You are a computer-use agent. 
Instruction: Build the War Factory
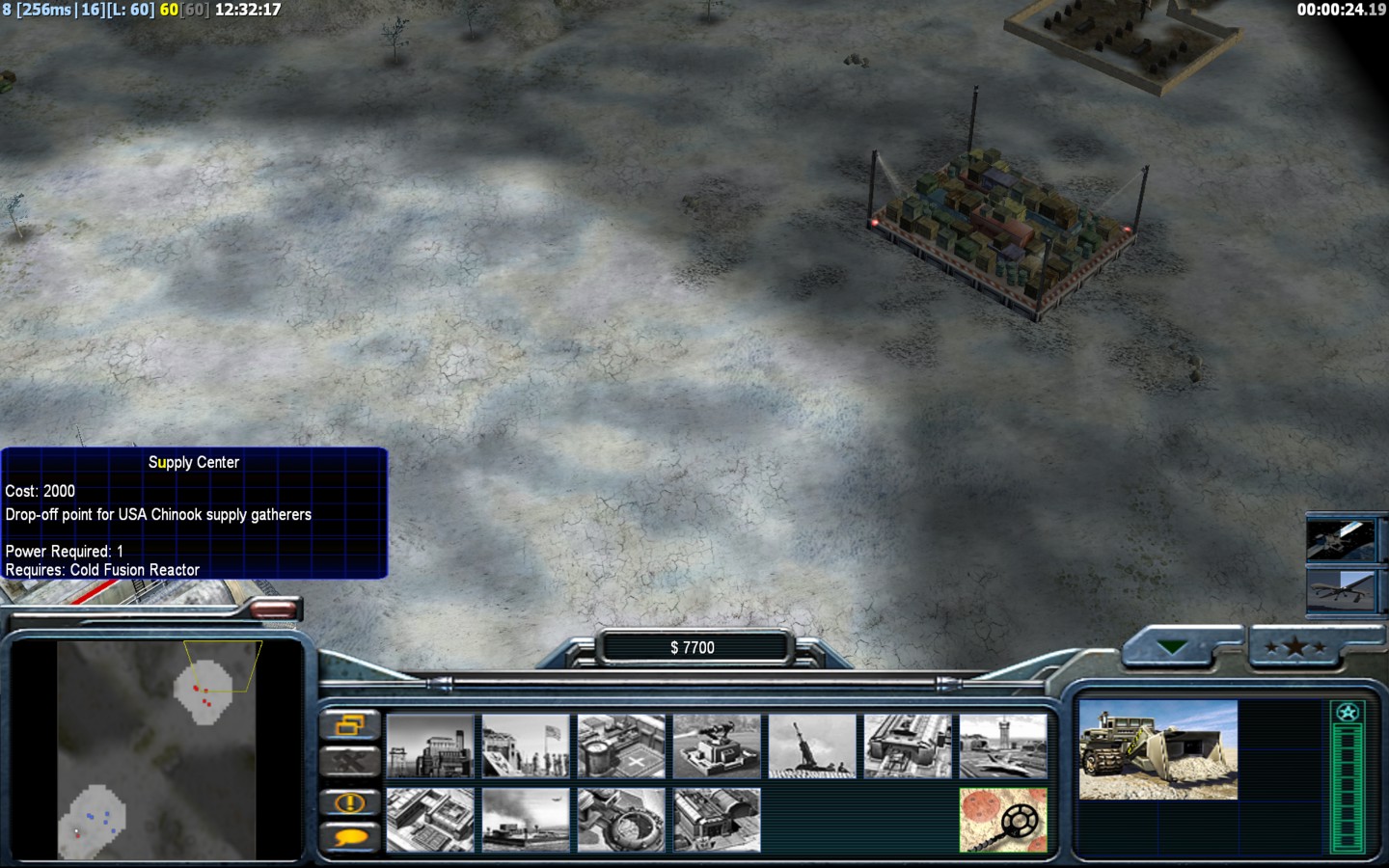point(908,746)
